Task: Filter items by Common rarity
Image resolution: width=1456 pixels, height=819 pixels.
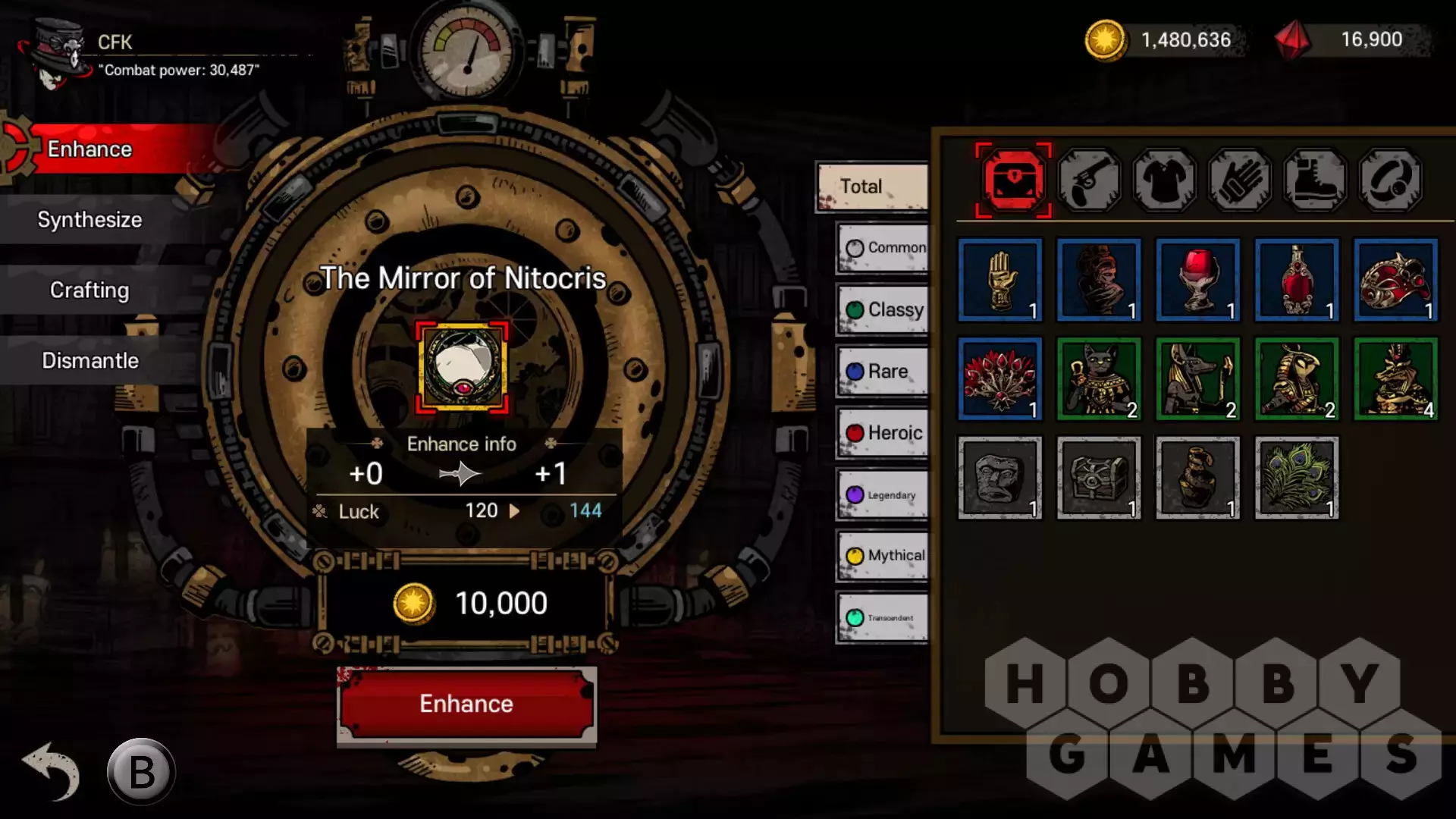Action: tap(883, 248)
